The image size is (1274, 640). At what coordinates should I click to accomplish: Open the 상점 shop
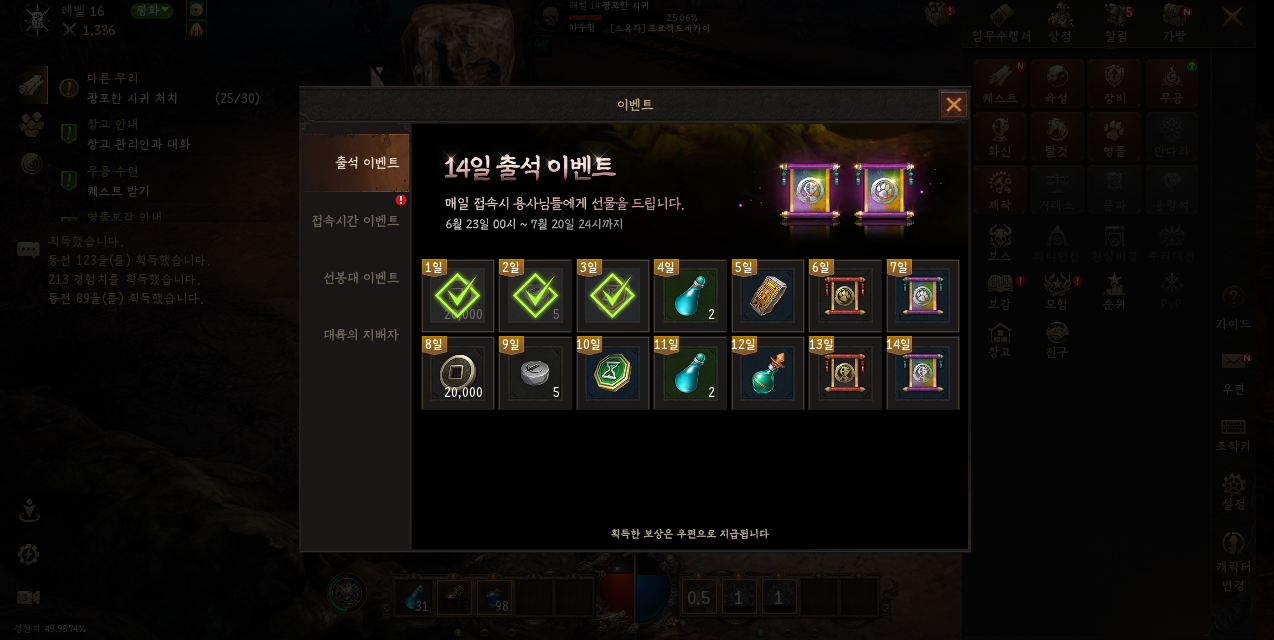[x=1060, y=22]
